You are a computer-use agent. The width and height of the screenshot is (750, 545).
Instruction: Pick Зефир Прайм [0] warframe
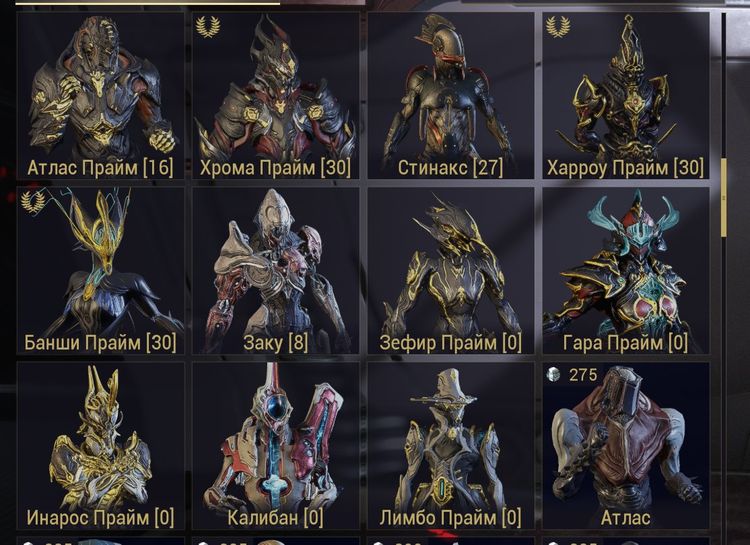(x=451, y=271)
